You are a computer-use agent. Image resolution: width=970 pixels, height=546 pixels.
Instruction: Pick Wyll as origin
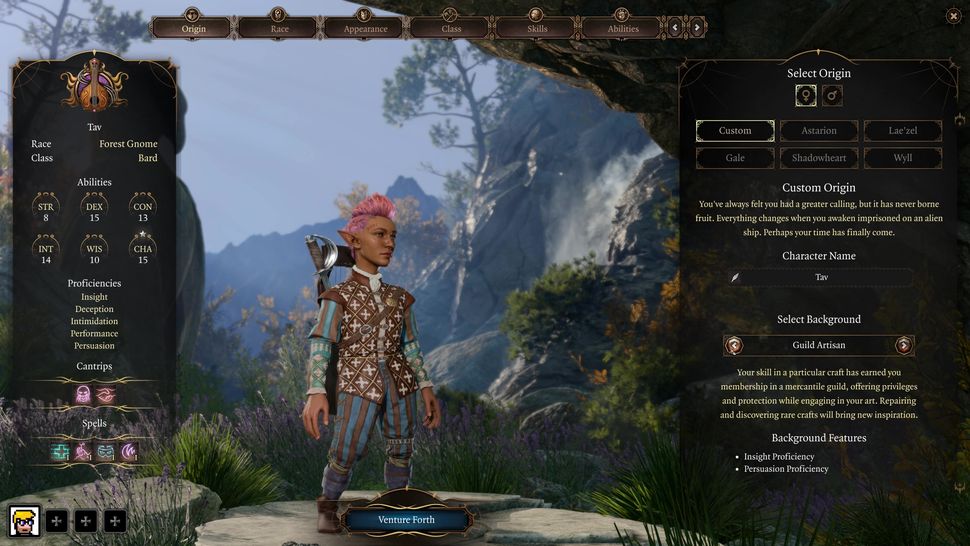(x=902, y=158)
